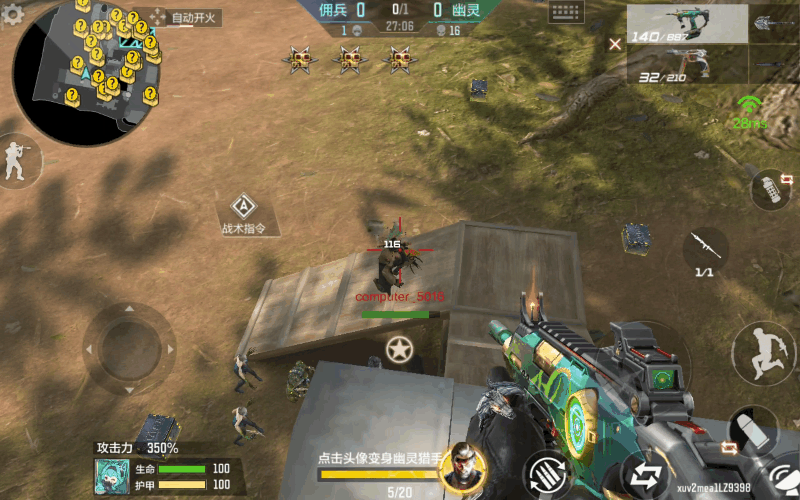
Task: Close the weapon panel with the X
Action: (615, 43)
